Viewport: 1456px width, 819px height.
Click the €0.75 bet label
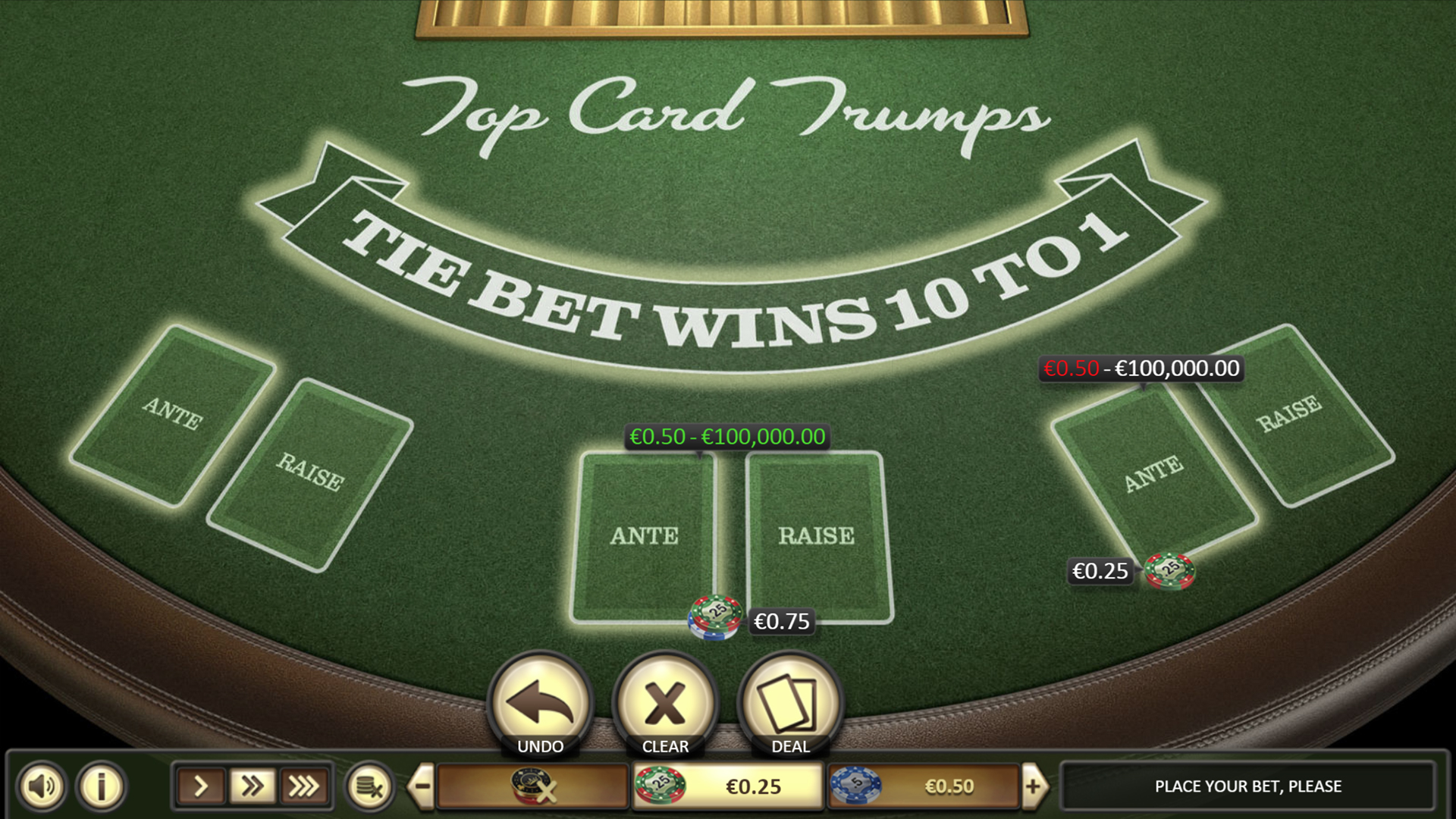coord(783,621)
